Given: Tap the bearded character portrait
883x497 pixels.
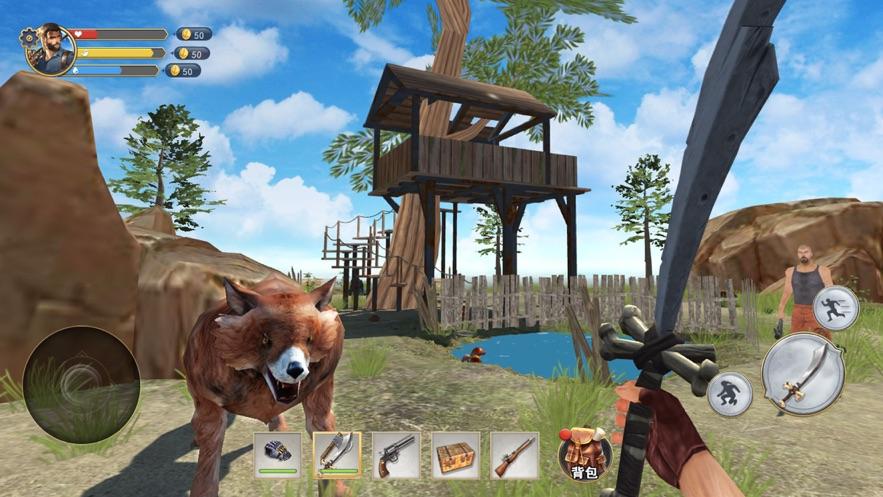Looking at the screenshot, I should coord(52,51).
